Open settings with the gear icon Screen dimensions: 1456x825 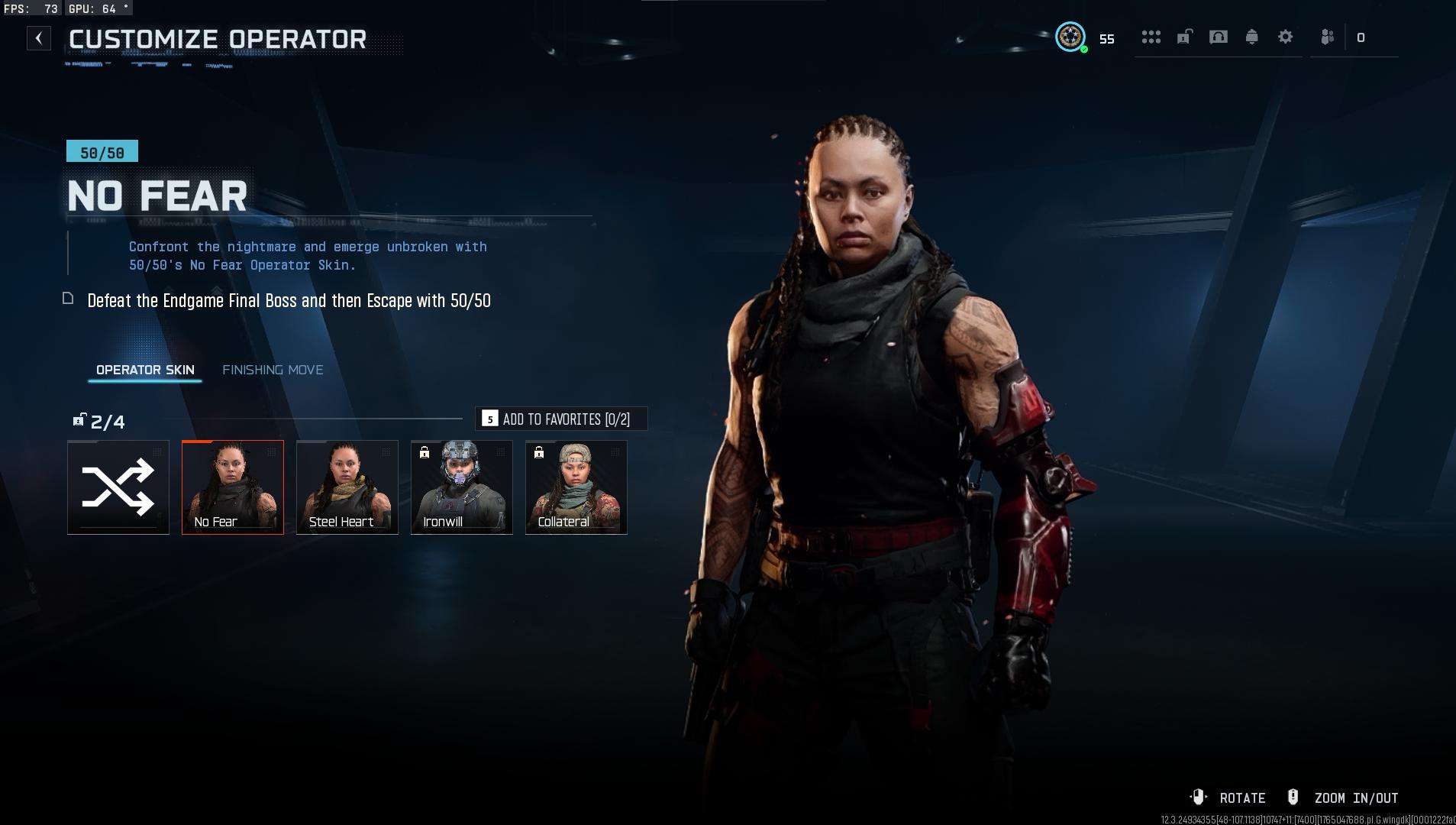point(1286,37)
